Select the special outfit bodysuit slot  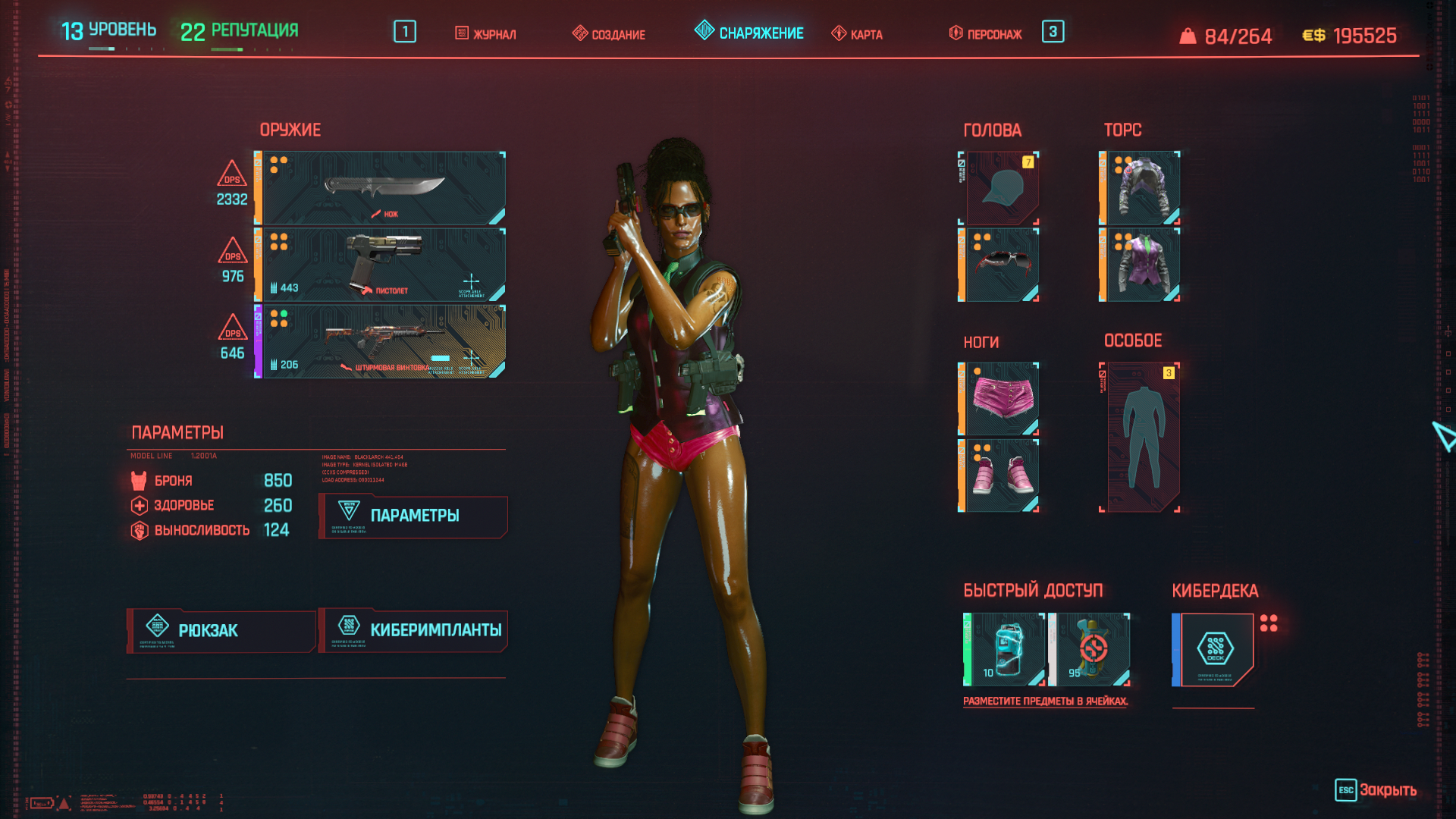click(1141, 437)
